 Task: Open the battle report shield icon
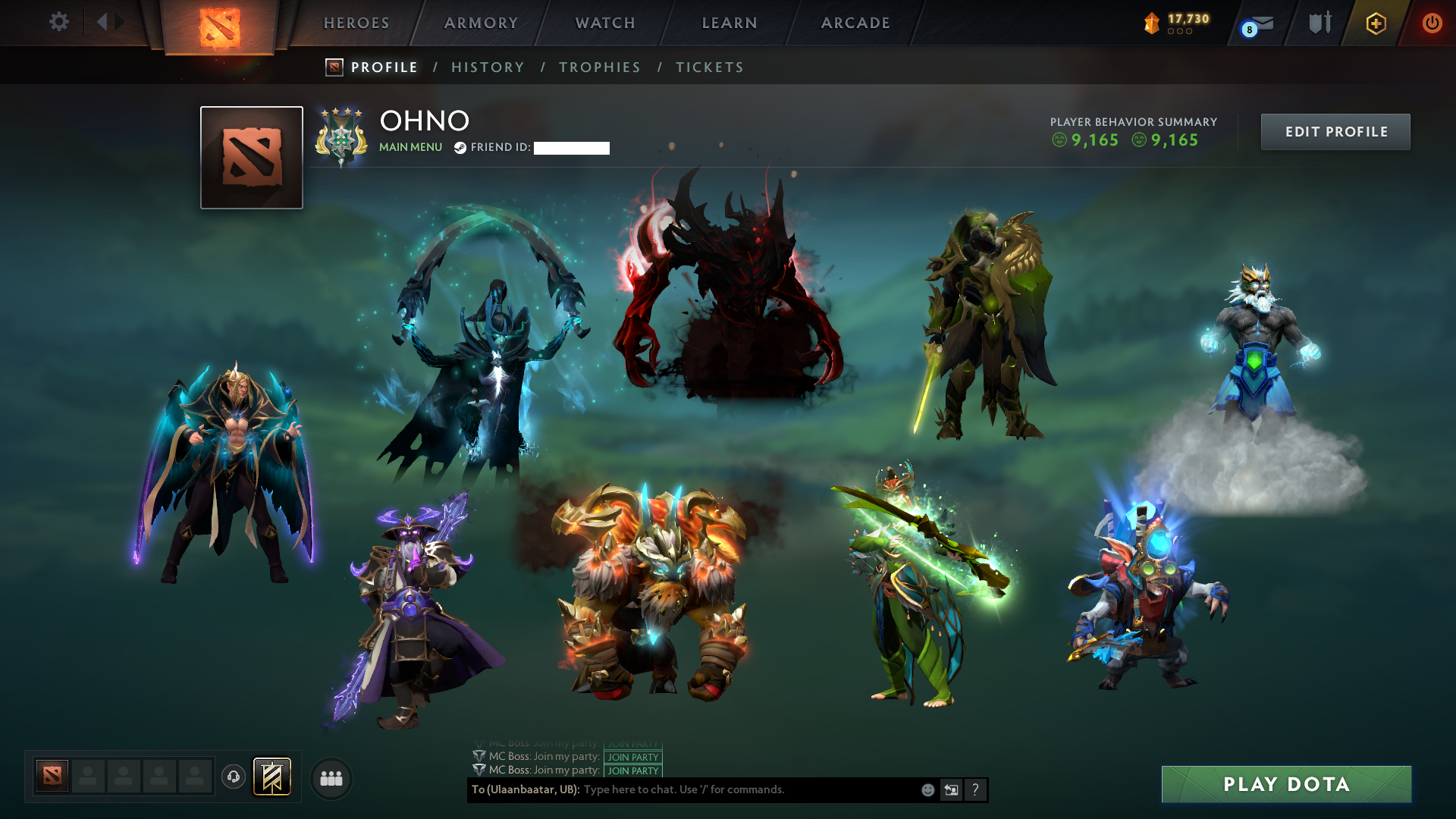point(1319,23)
